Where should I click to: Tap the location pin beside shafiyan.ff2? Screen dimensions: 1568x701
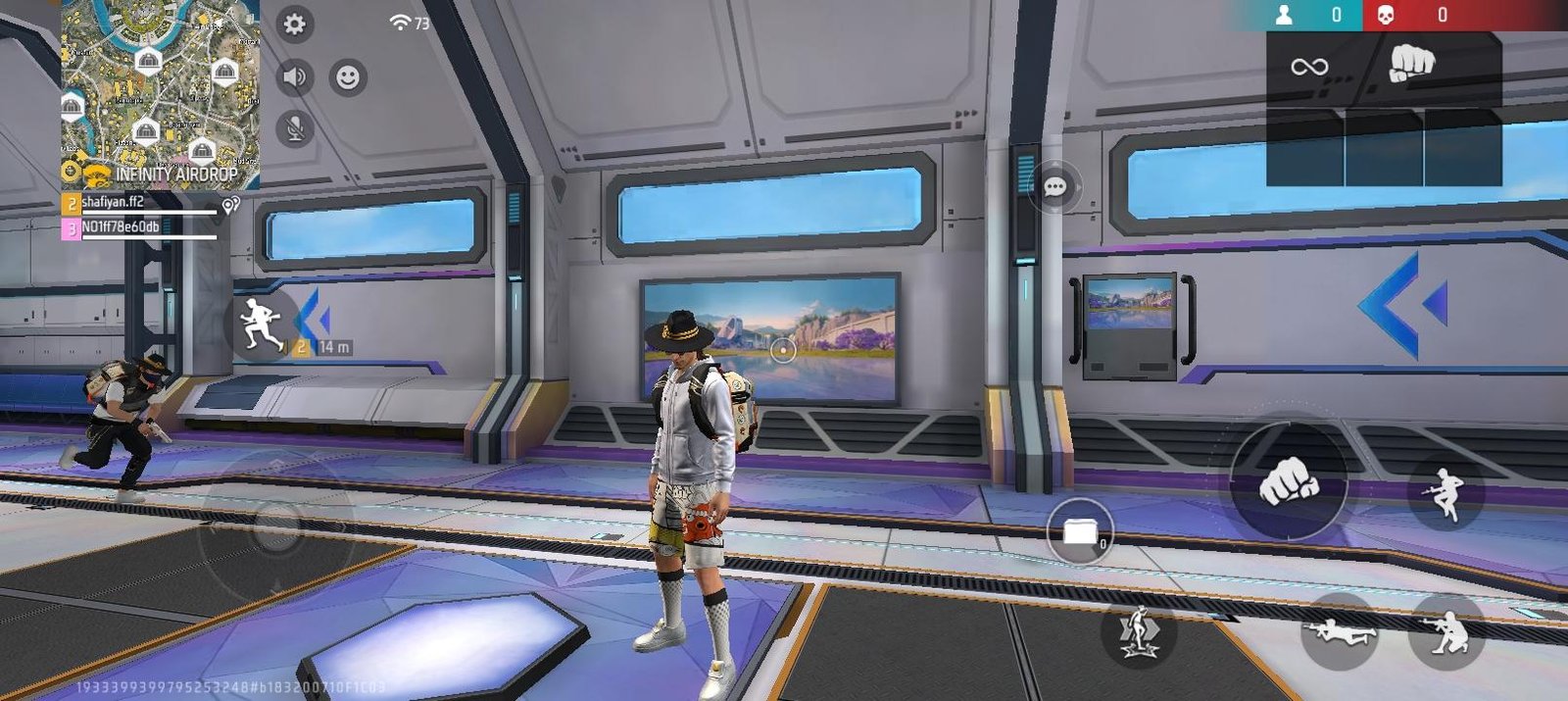(230, 205)
